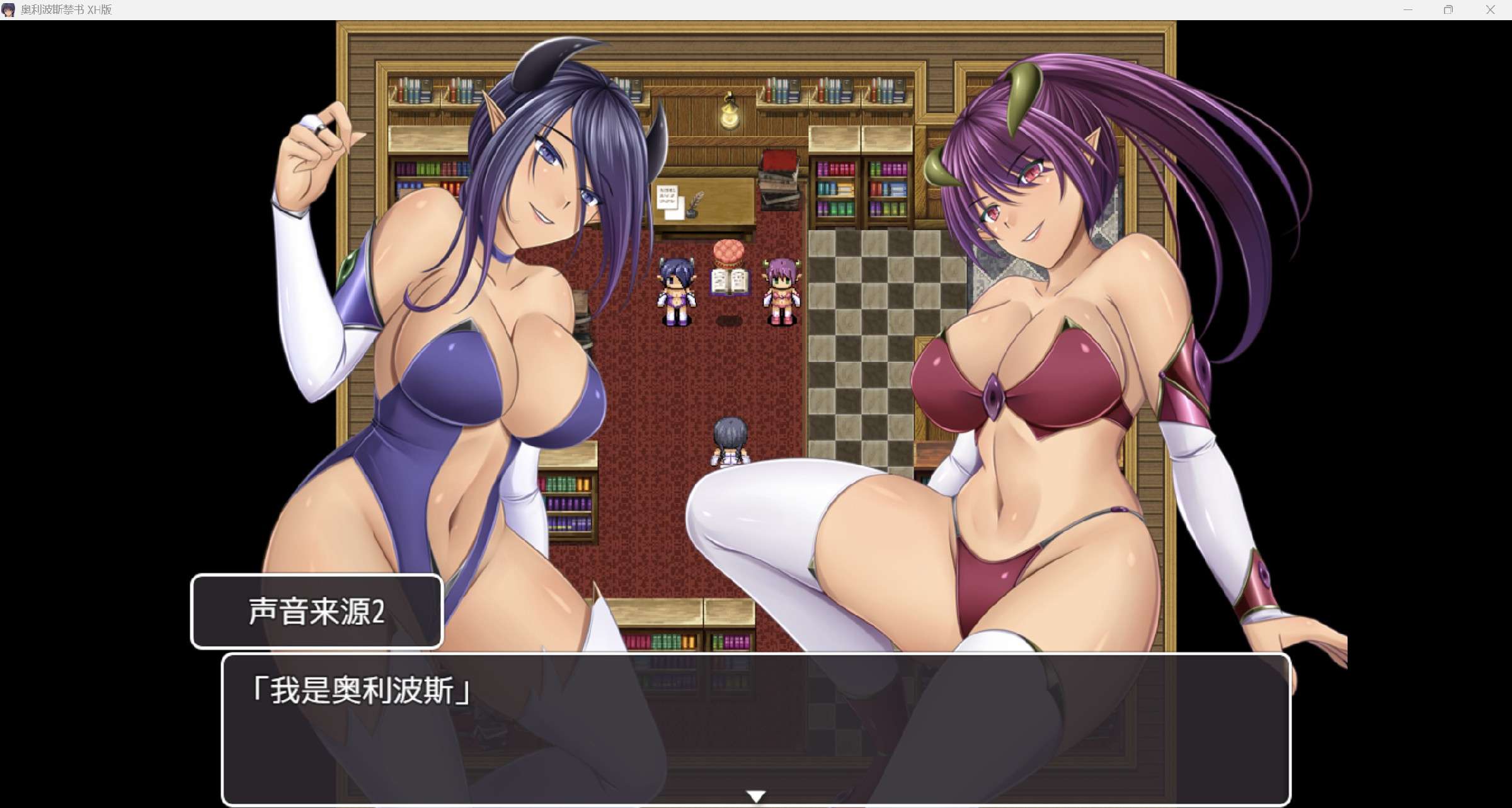
Task: Restore down the game window
Action: coord(1448,10)
